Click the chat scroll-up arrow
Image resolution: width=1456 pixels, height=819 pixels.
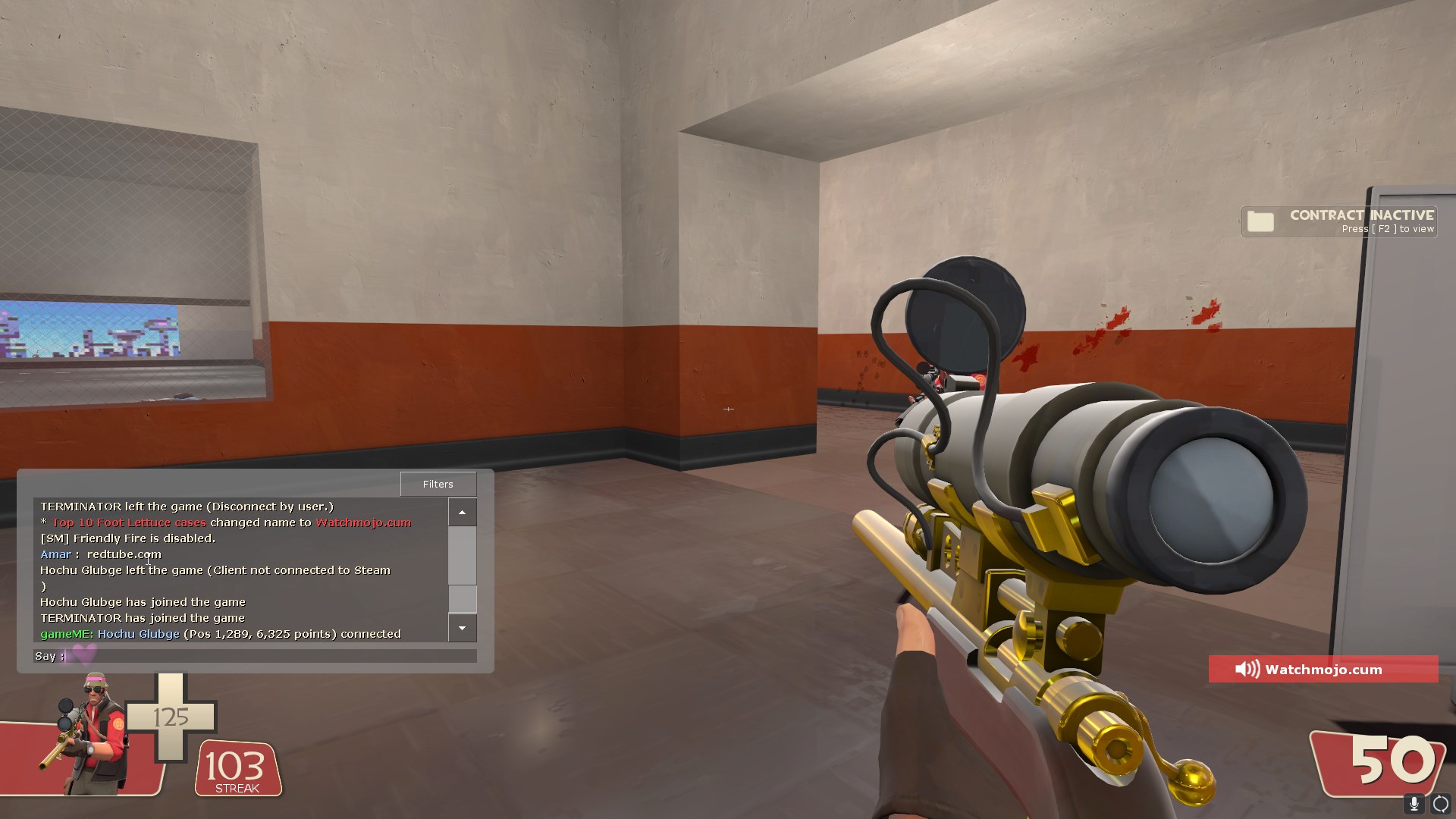(462, 513)
